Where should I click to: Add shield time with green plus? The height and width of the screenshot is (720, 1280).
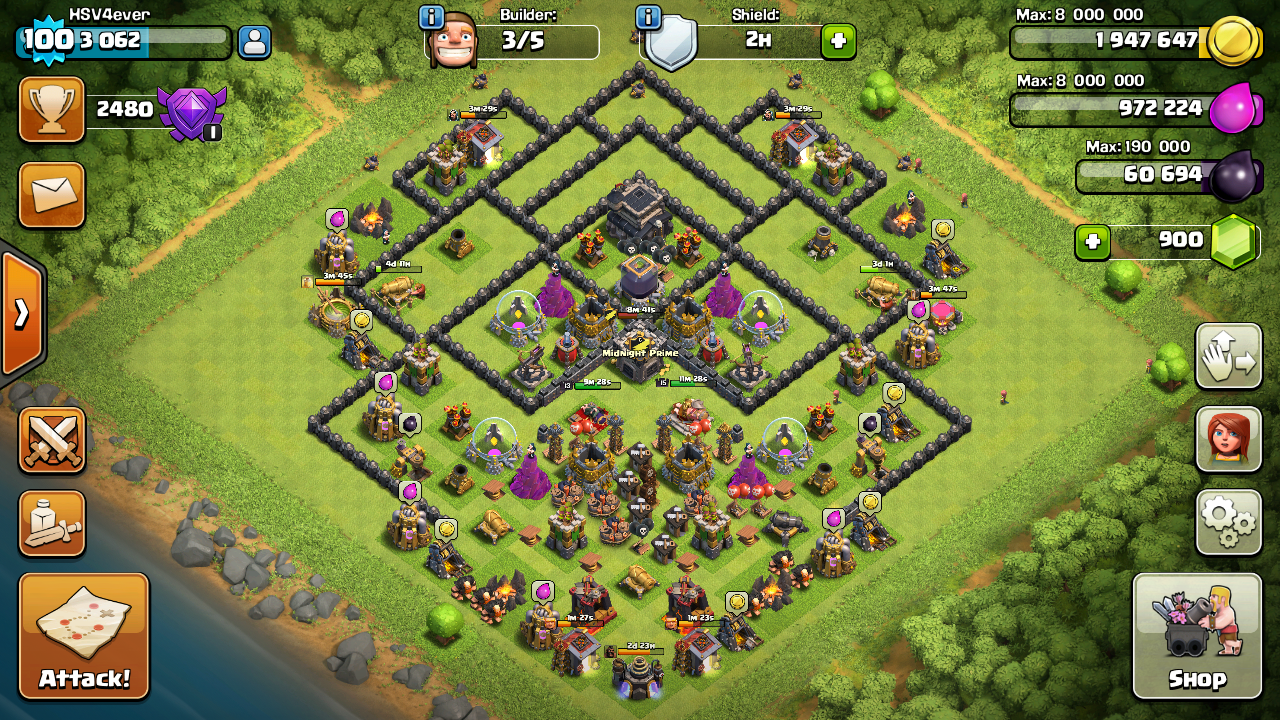click(x=838, y=42)
